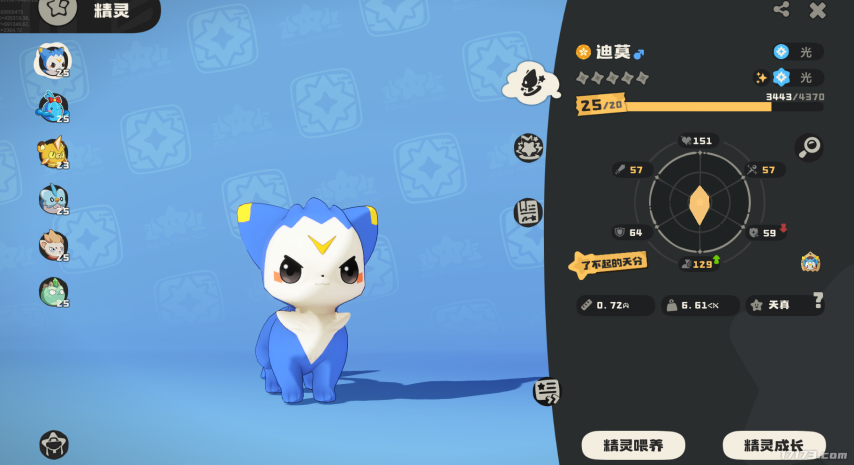Open the star-badge tab on panel edge
Image resolution: width=854 pixels, height=465 pixels.
tap(528, 148)
